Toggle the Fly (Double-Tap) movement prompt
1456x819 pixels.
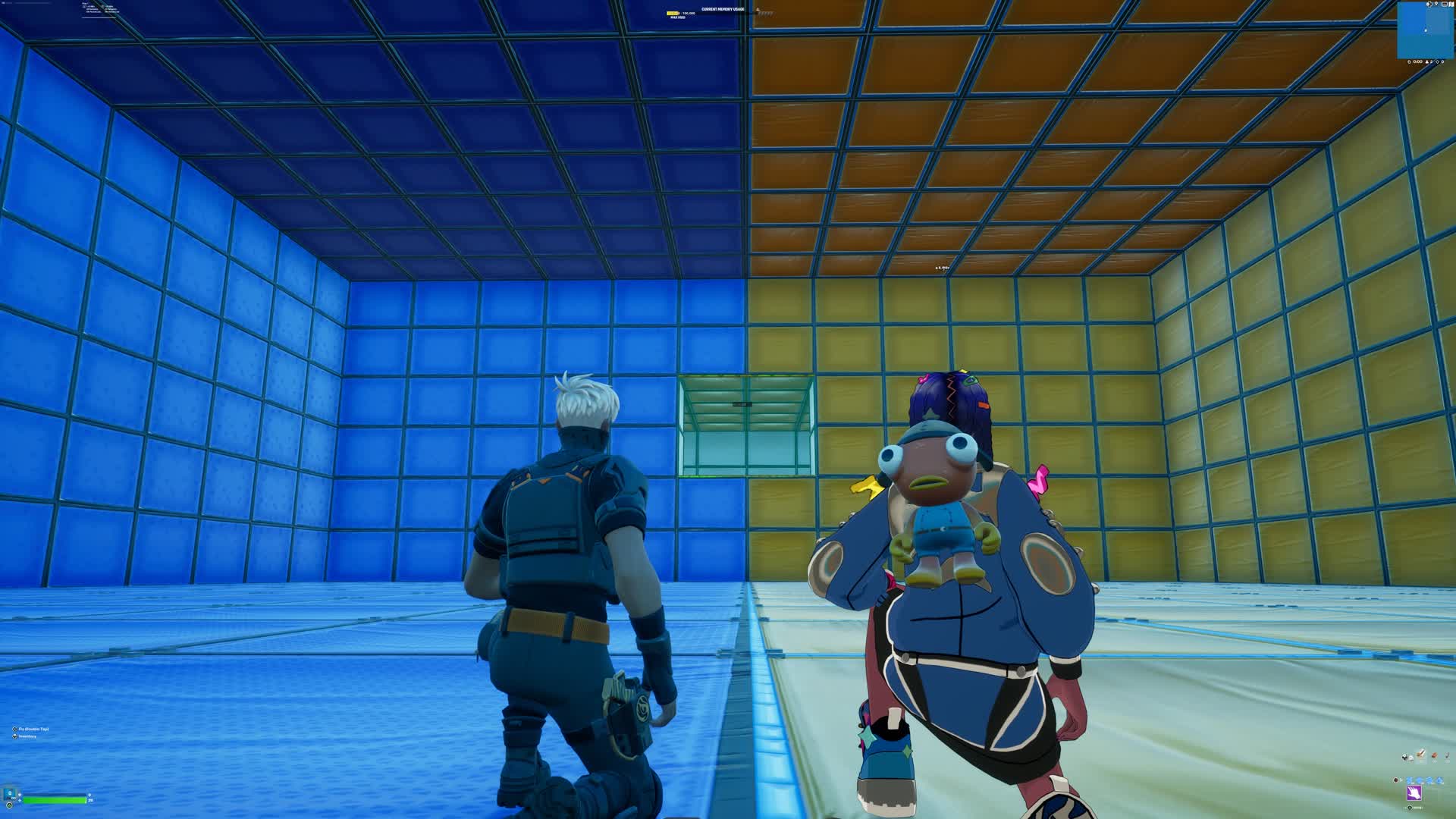coord(30,729)
